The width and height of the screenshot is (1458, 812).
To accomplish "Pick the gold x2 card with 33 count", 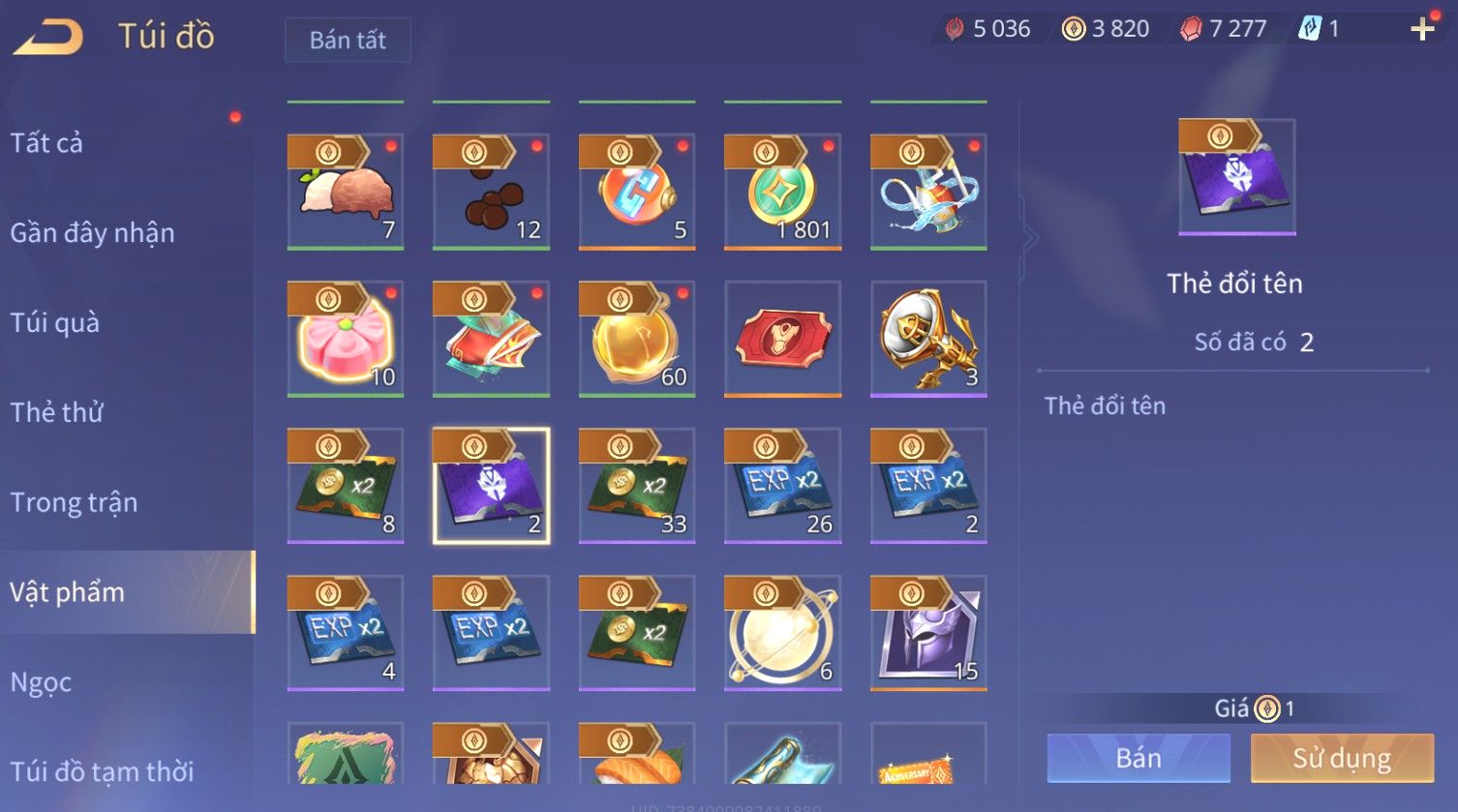I will (x=637, y=486).
